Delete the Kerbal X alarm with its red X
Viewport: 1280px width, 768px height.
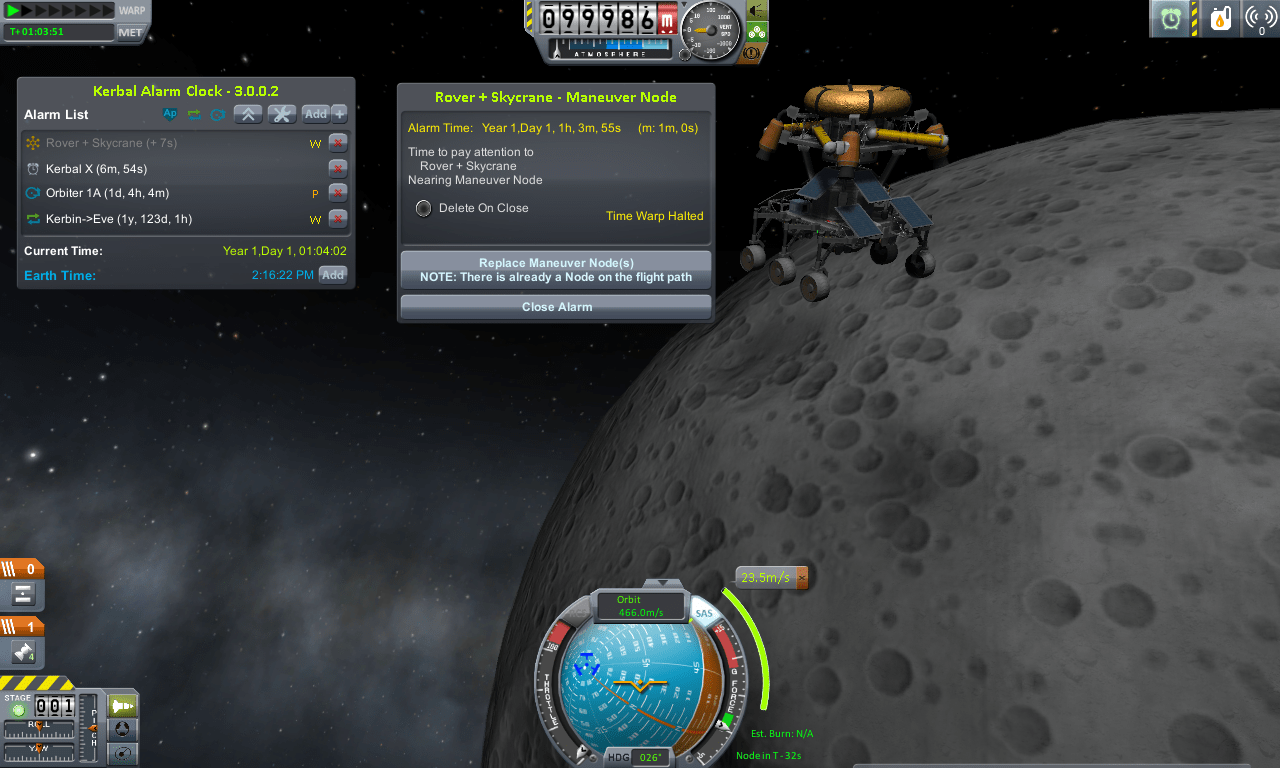(x=337, y=169)
